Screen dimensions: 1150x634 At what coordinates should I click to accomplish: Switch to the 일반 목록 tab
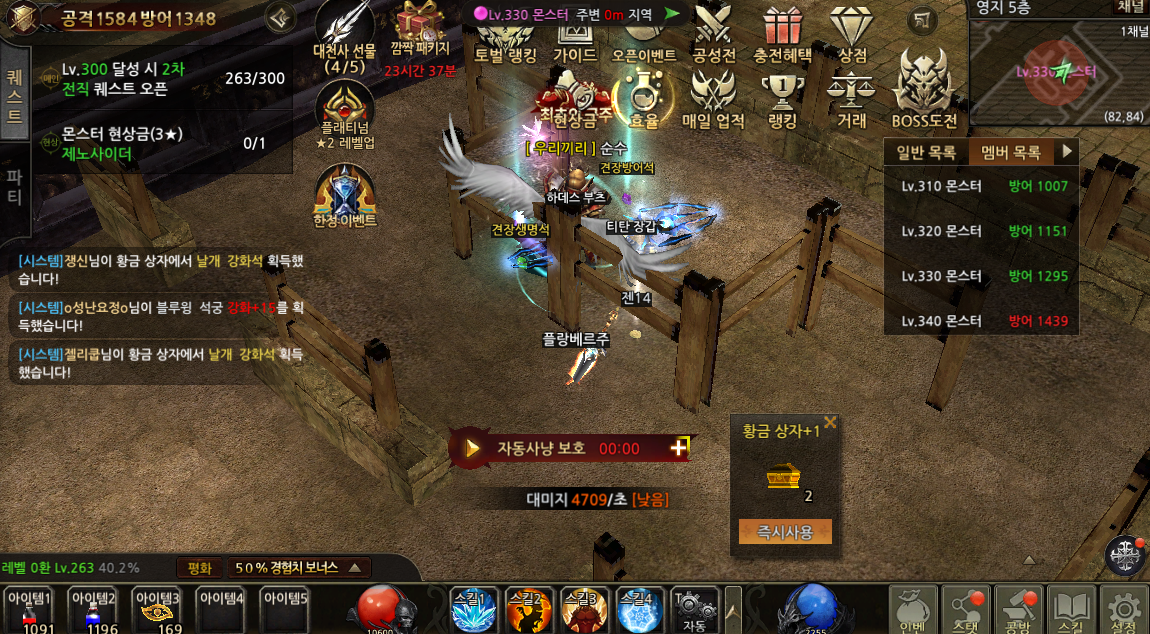point(926,153)
